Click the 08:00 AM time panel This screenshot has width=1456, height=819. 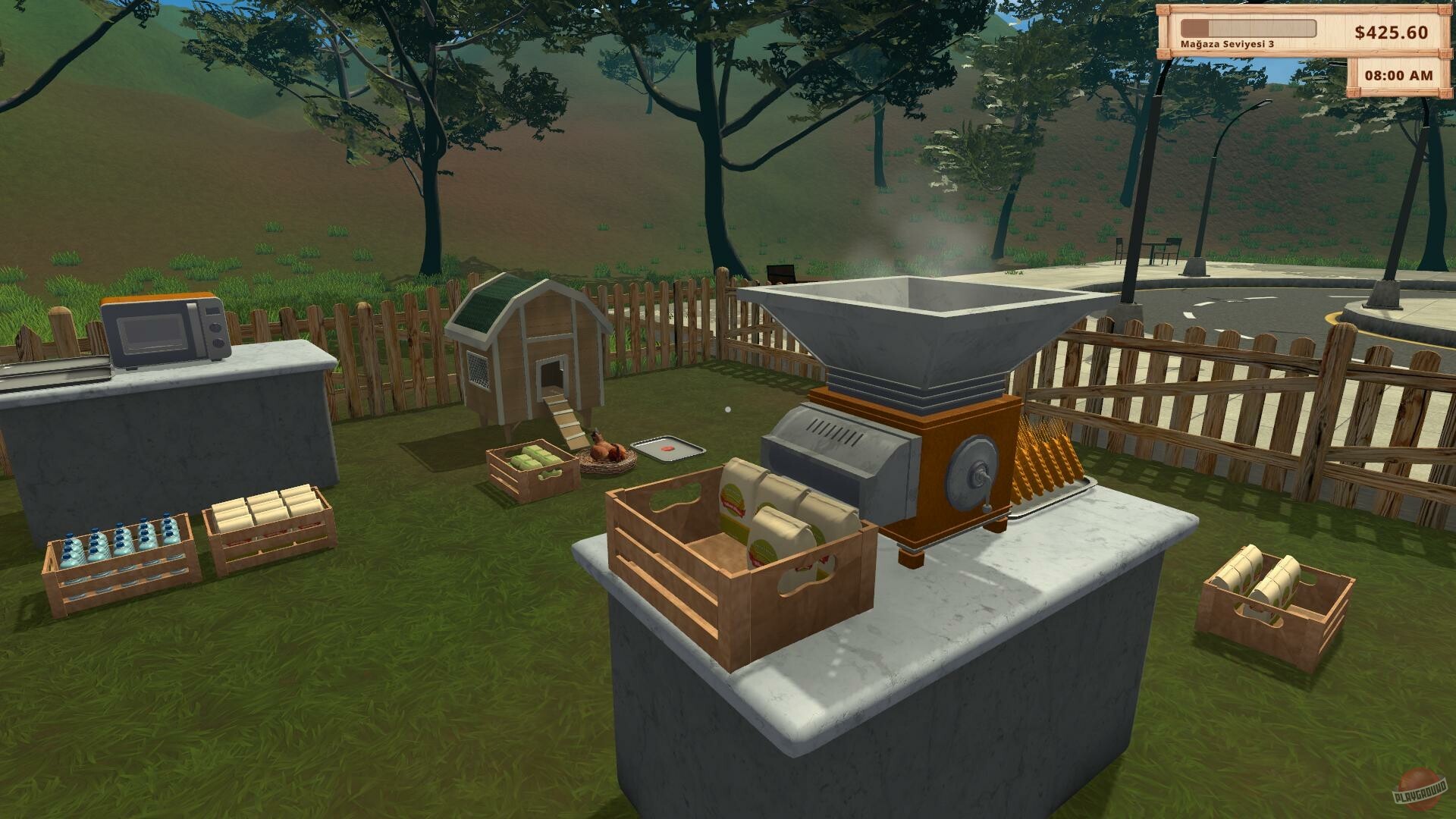1401,76
